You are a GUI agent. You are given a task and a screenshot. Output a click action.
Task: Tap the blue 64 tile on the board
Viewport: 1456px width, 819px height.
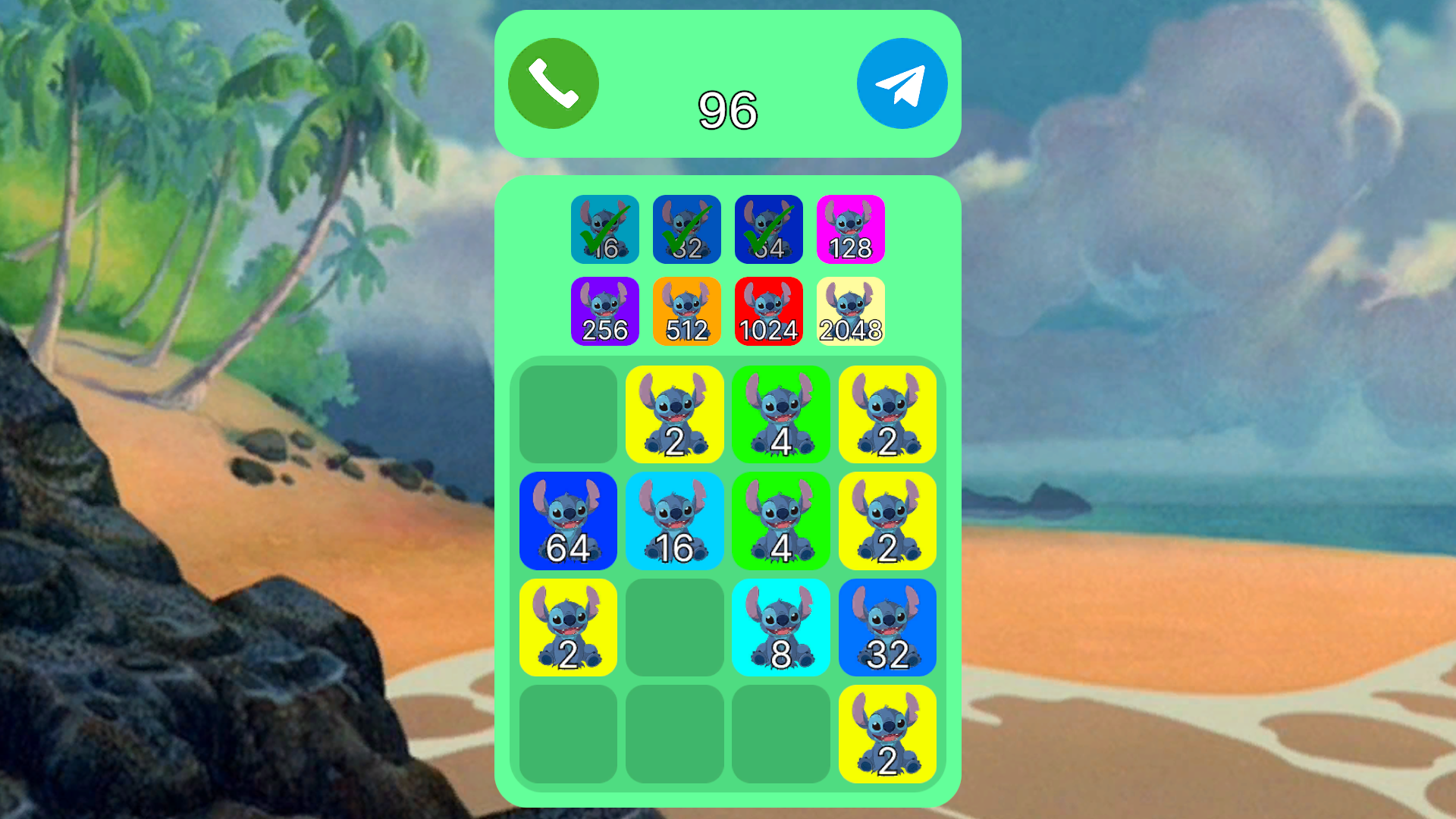568,521
